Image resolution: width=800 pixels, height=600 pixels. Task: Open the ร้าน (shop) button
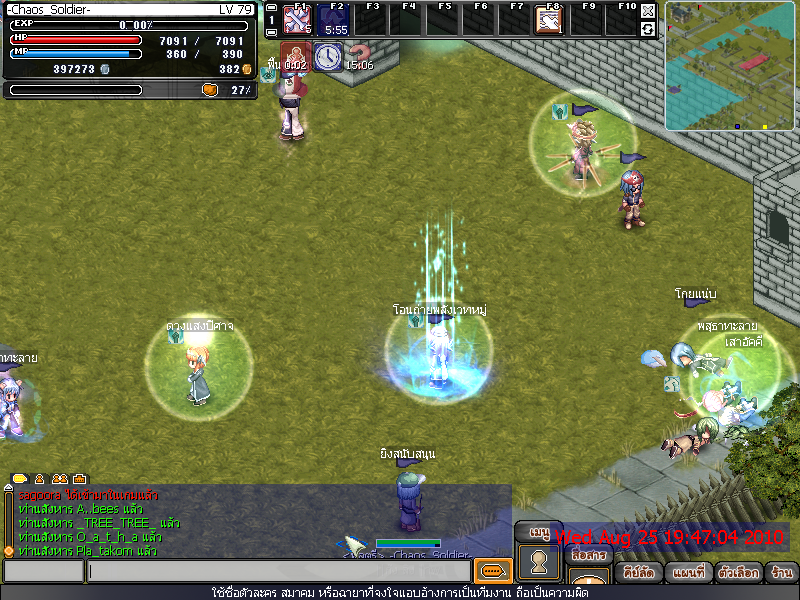point(781,574)
